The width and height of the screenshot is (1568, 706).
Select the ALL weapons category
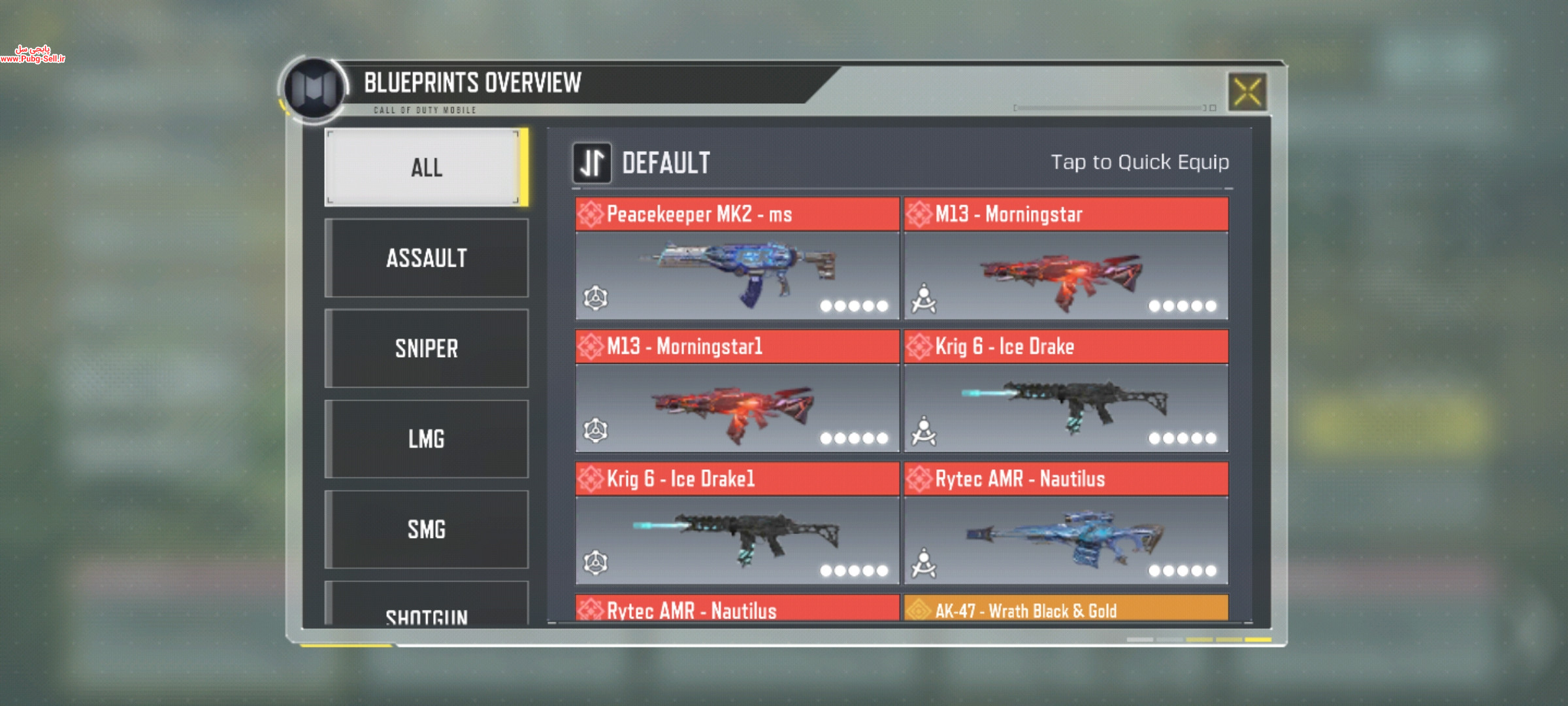pyautogui.click(x=426, y=167)
